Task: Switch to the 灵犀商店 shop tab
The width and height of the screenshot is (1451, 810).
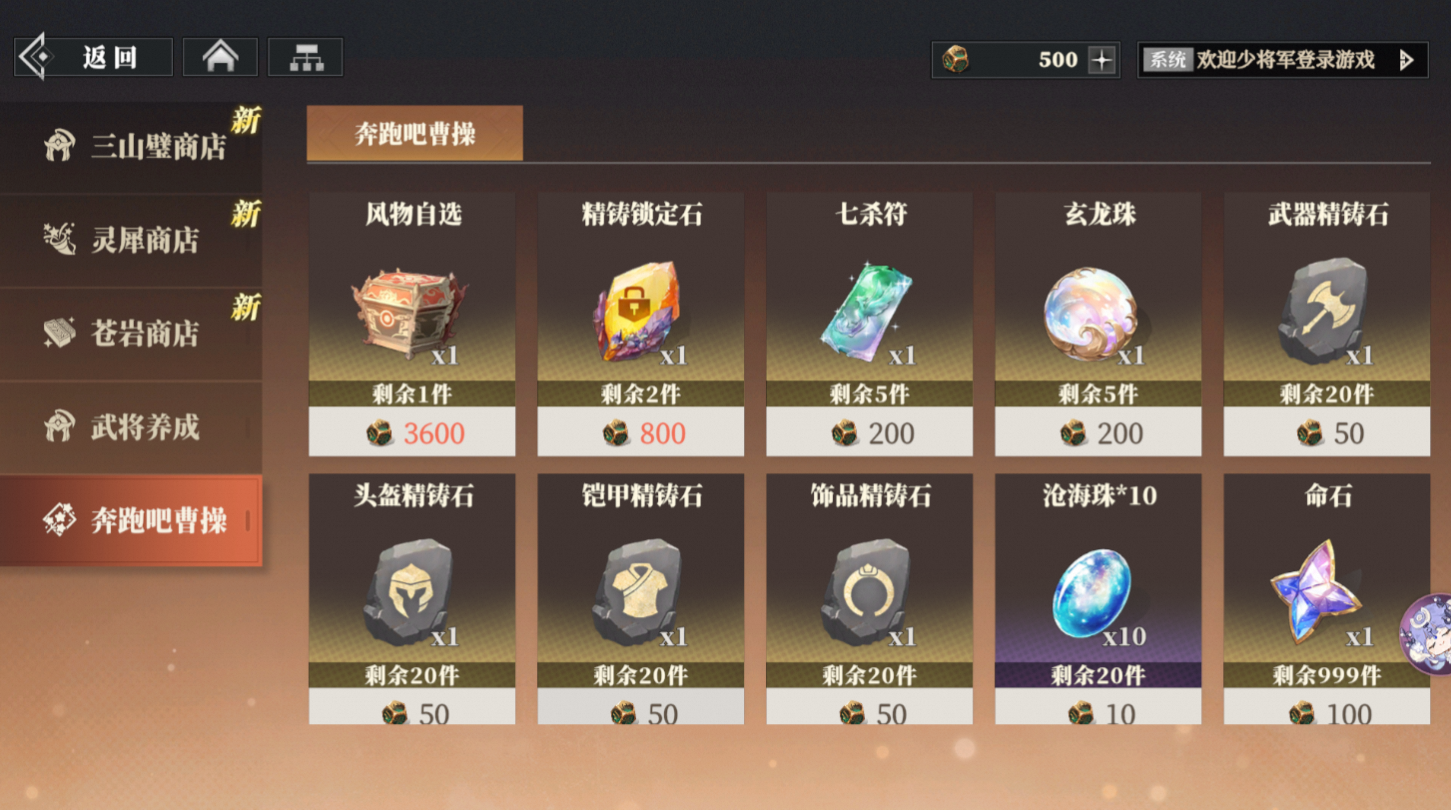Action: 130,239
